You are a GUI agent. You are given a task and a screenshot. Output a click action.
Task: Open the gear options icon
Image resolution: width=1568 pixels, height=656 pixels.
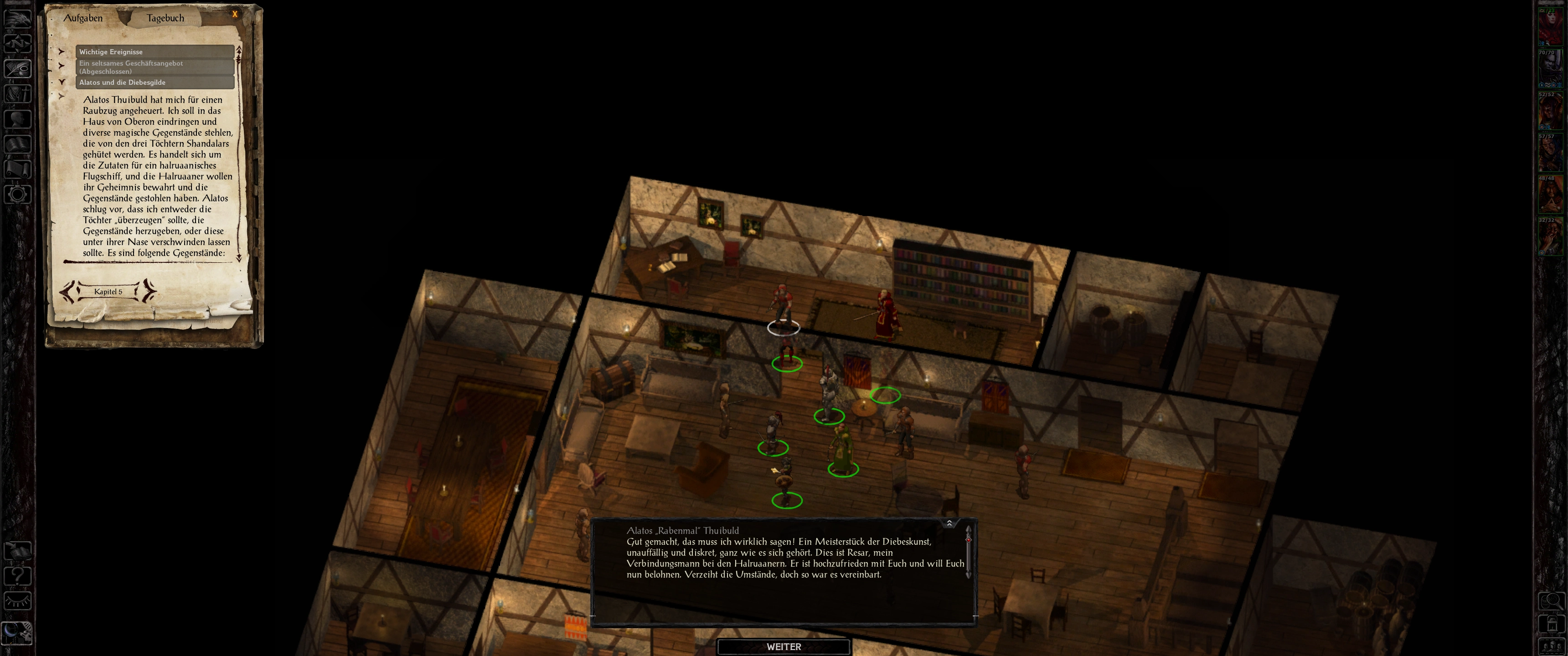18,195
